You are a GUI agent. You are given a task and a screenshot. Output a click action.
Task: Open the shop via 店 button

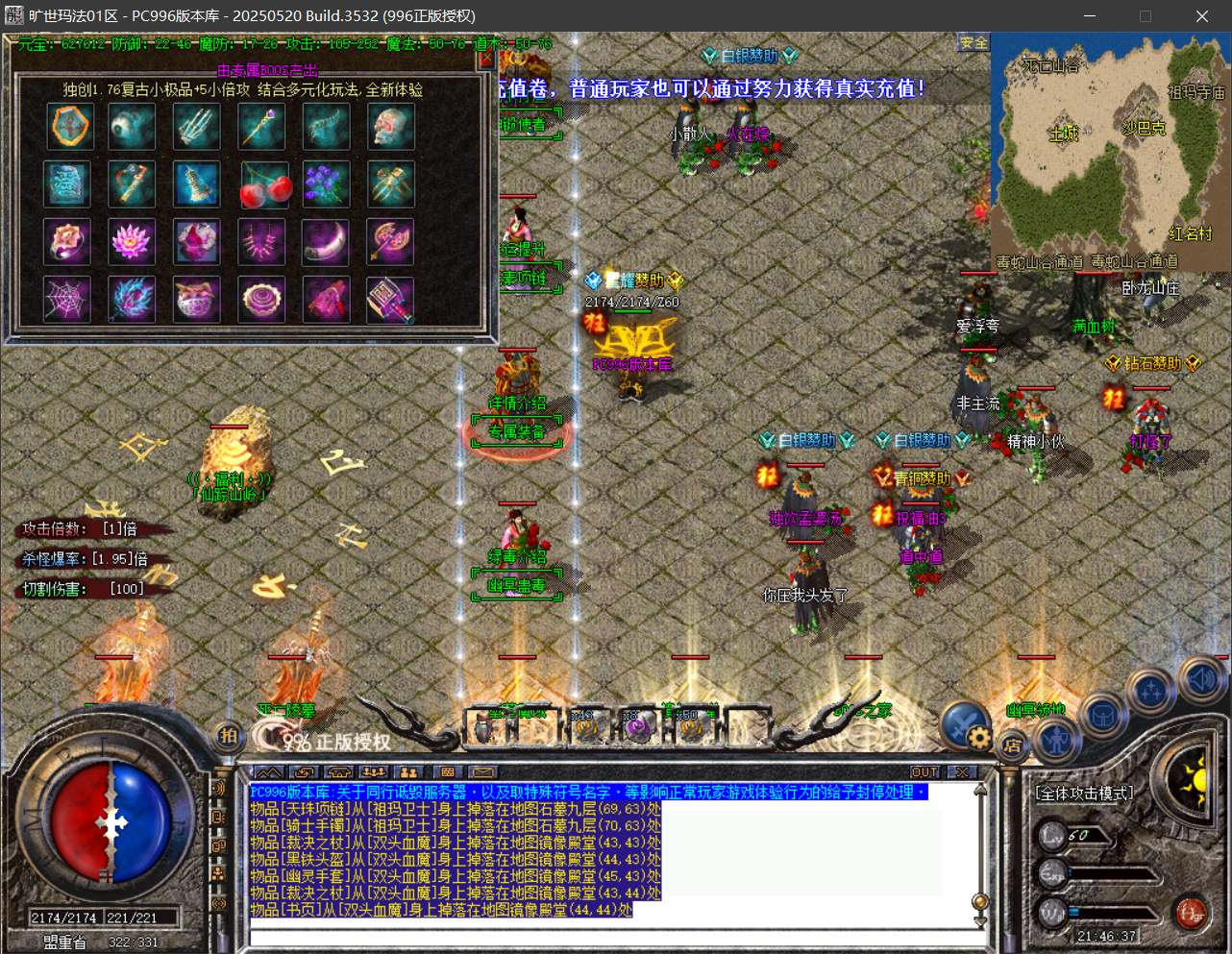[x=1011, y=745]
